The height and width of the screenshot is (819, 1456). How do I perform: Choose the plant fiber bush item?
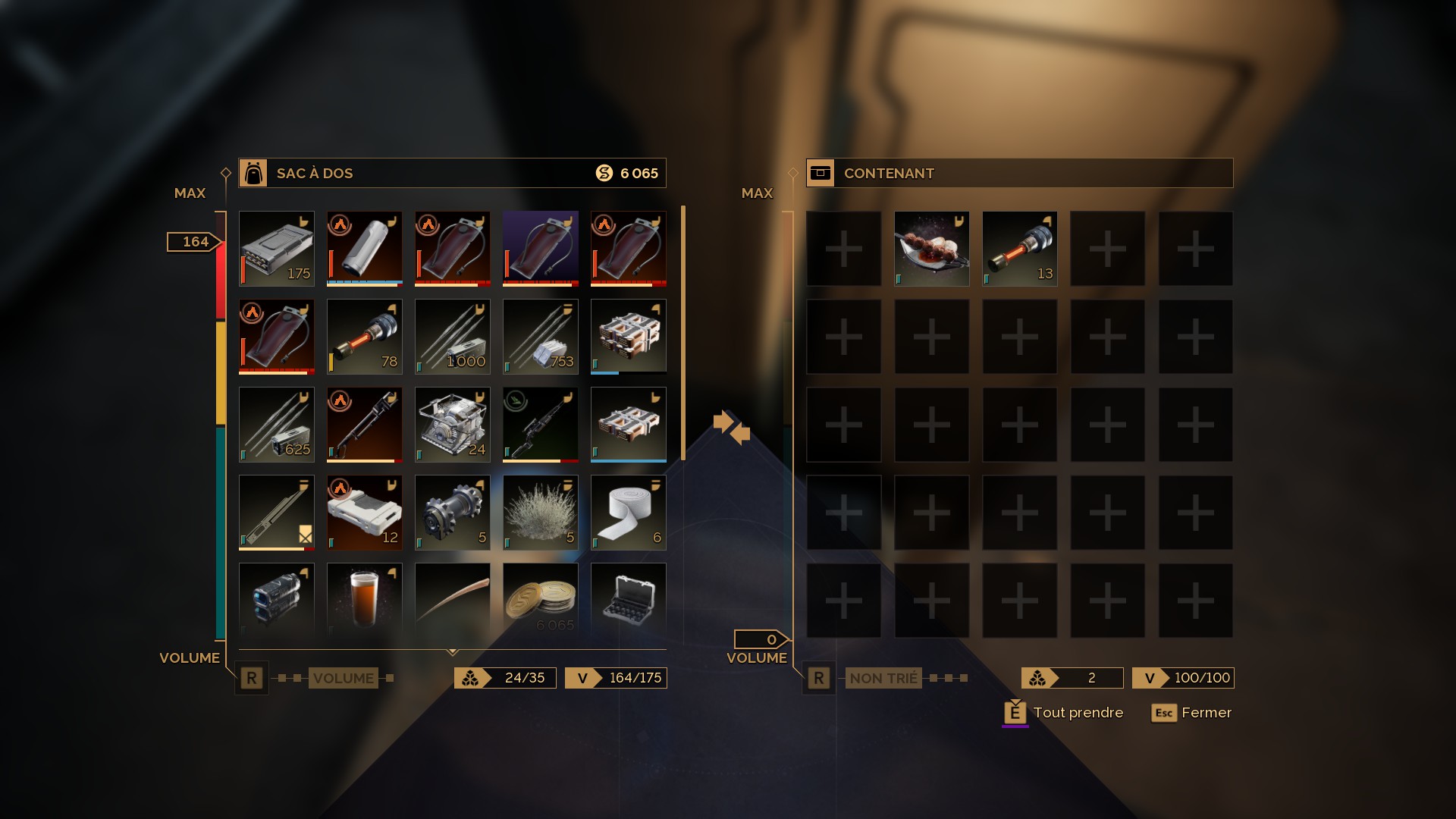(x=541, y=513)
